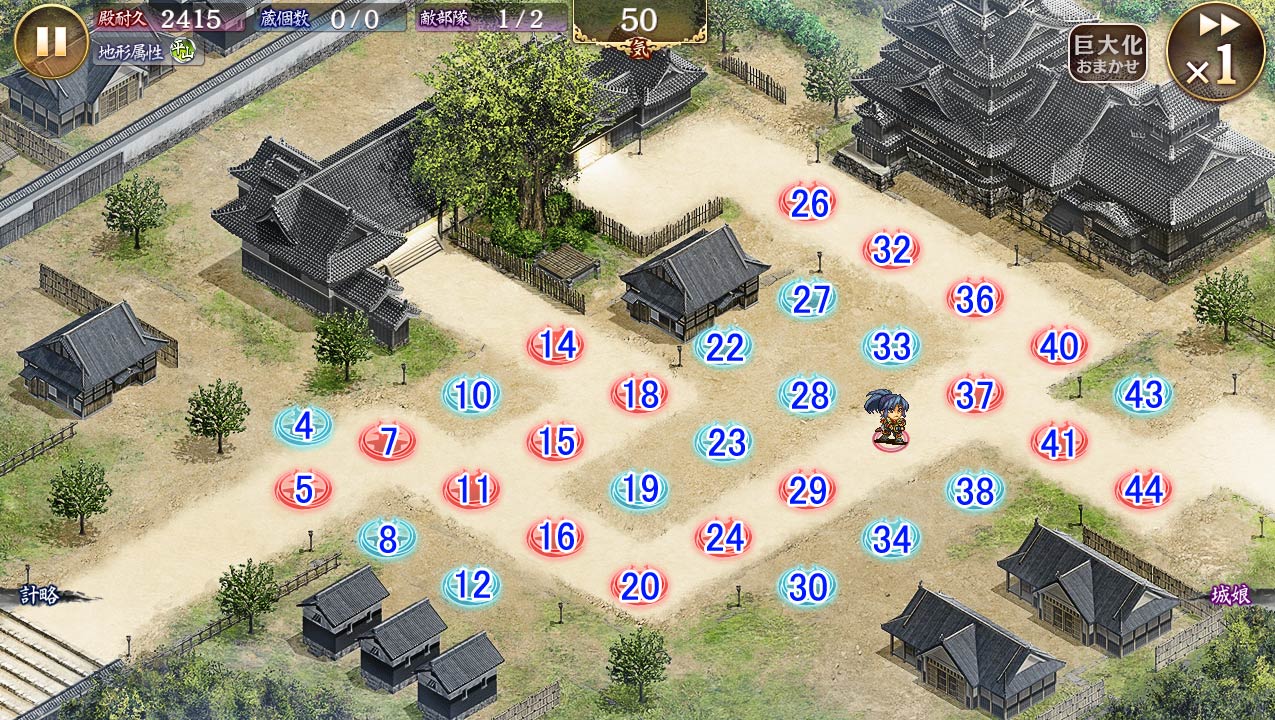Open the 計略 stratagem tab
1275x720 pixels.
[42, 596]
